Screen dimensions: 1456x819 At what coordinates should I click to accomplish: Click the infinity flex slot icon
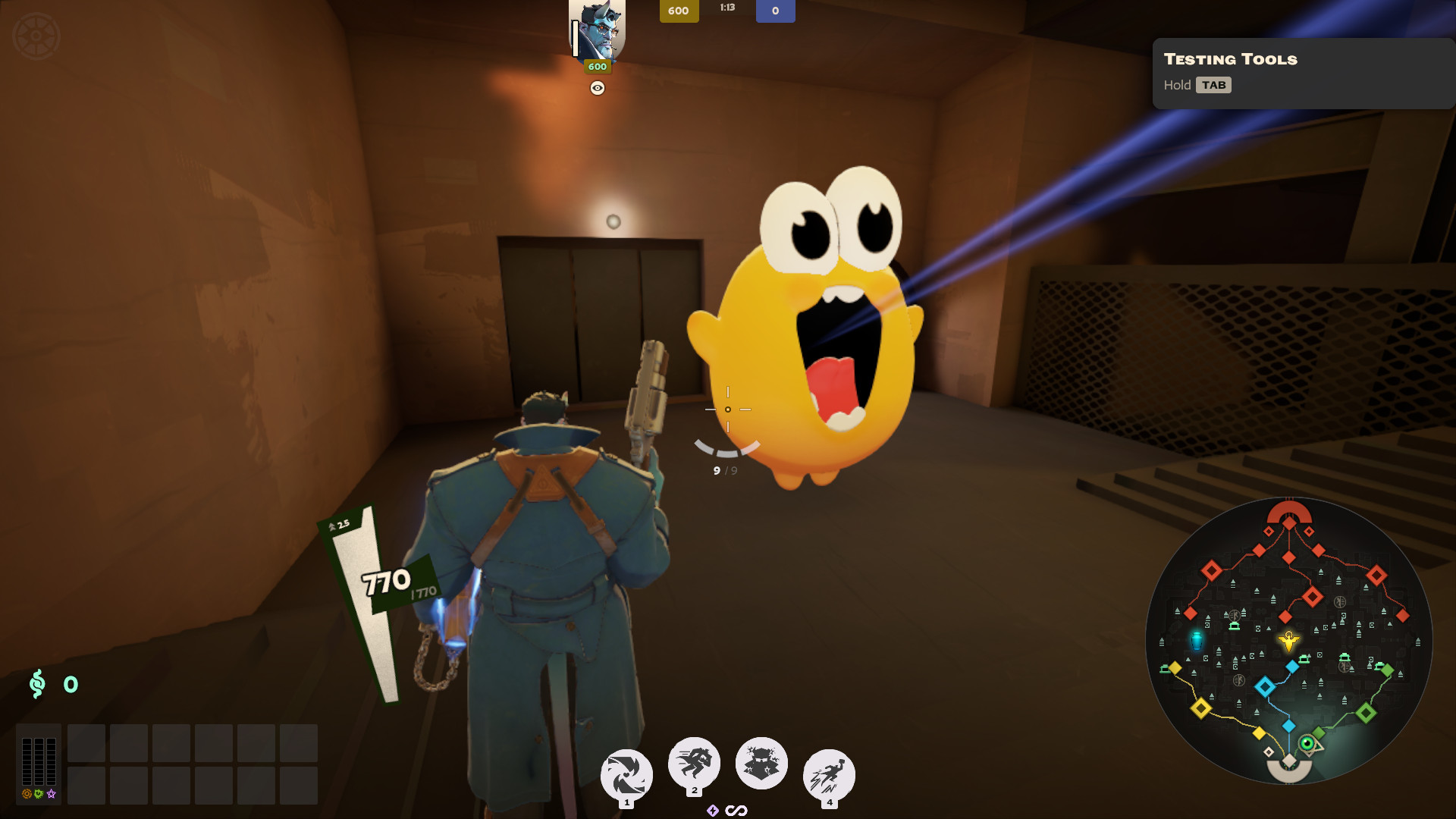click(x=736, y=810)
